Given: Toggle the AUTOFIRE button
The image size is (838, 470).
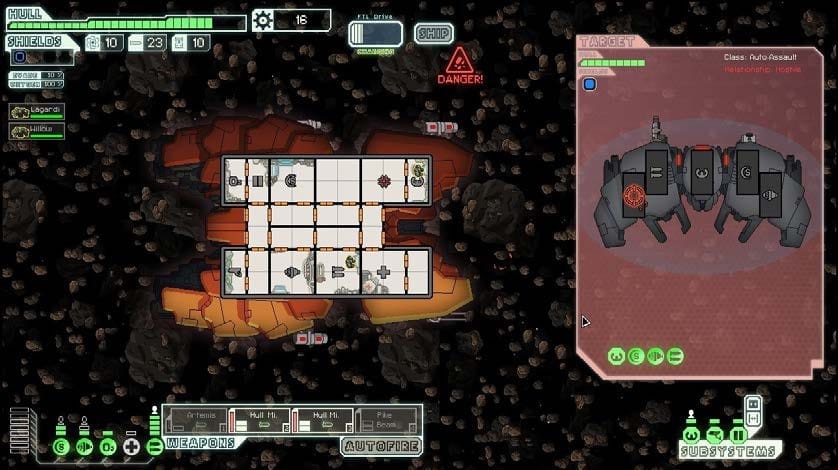Looking at the screenshot, I should [x=381, y=446].
